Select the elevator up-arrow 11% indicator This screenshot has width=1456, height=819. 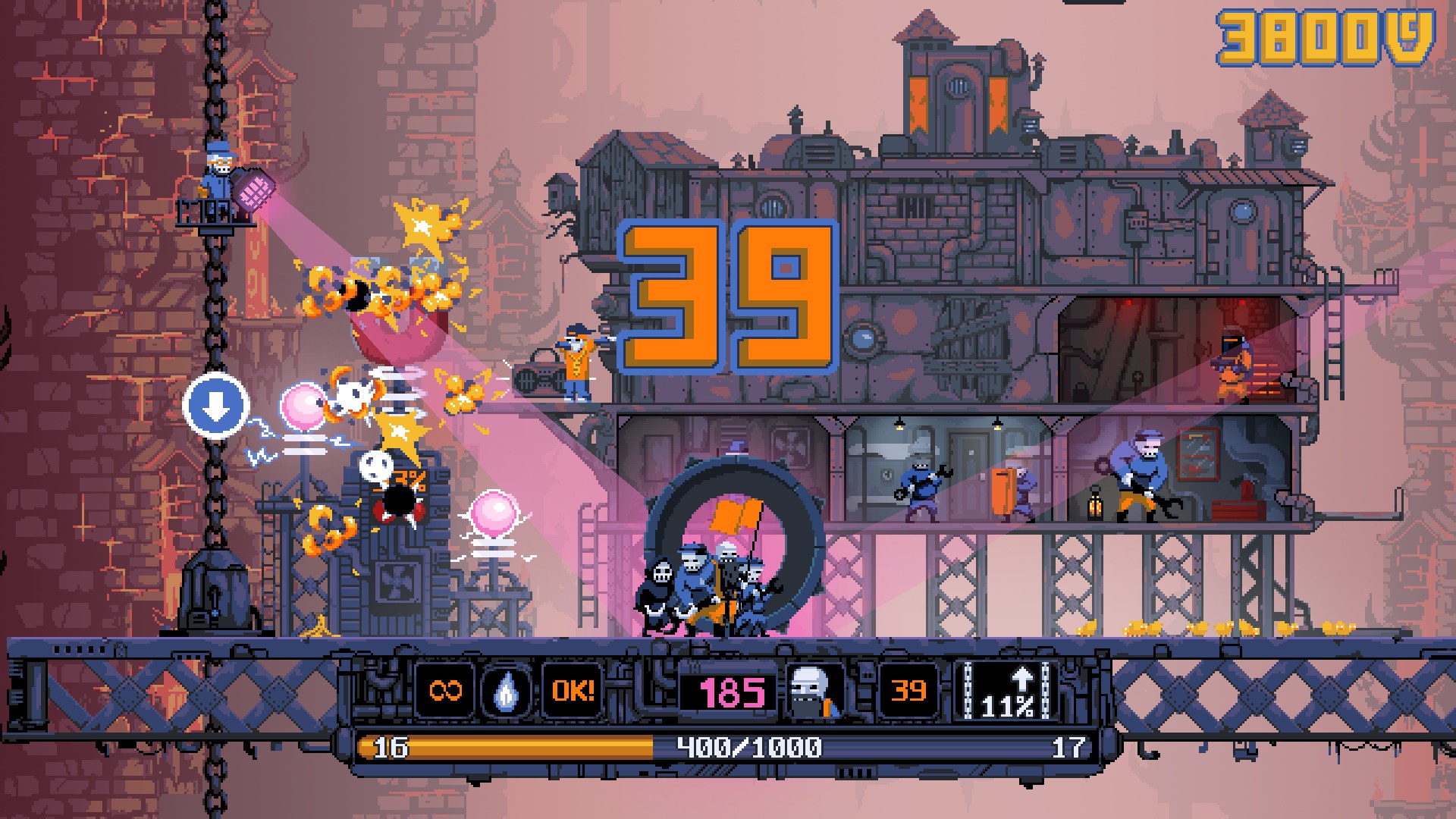click(x=1006, y=691)
